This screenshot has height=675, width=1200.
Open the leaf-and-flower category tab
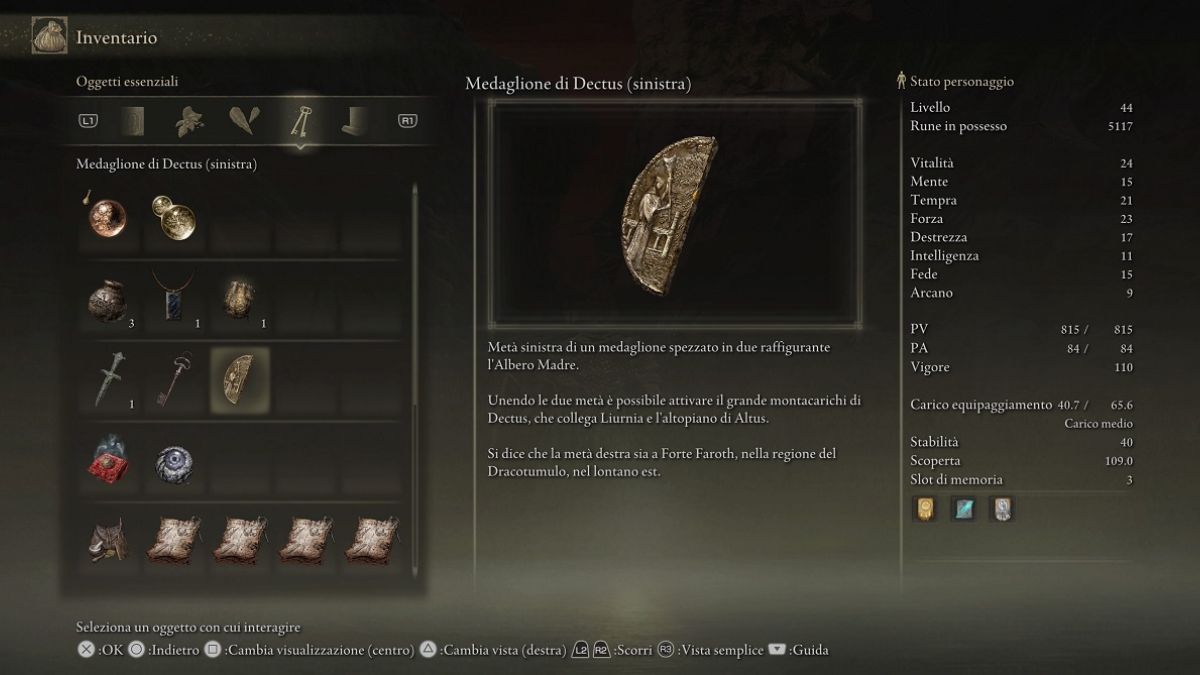189,121
